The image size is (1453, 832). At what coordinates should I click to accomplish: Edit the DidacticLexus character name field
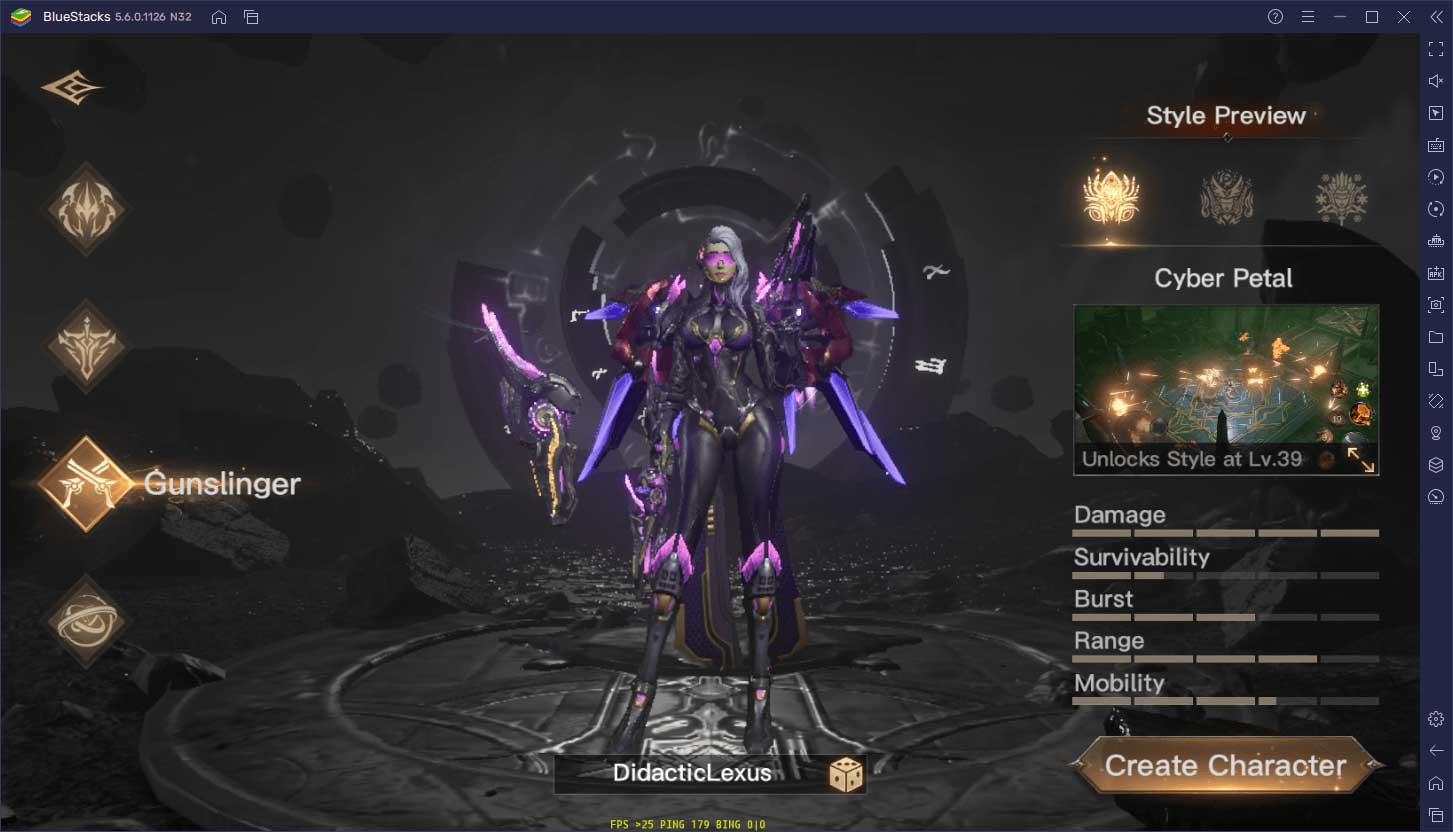(692, 773)
